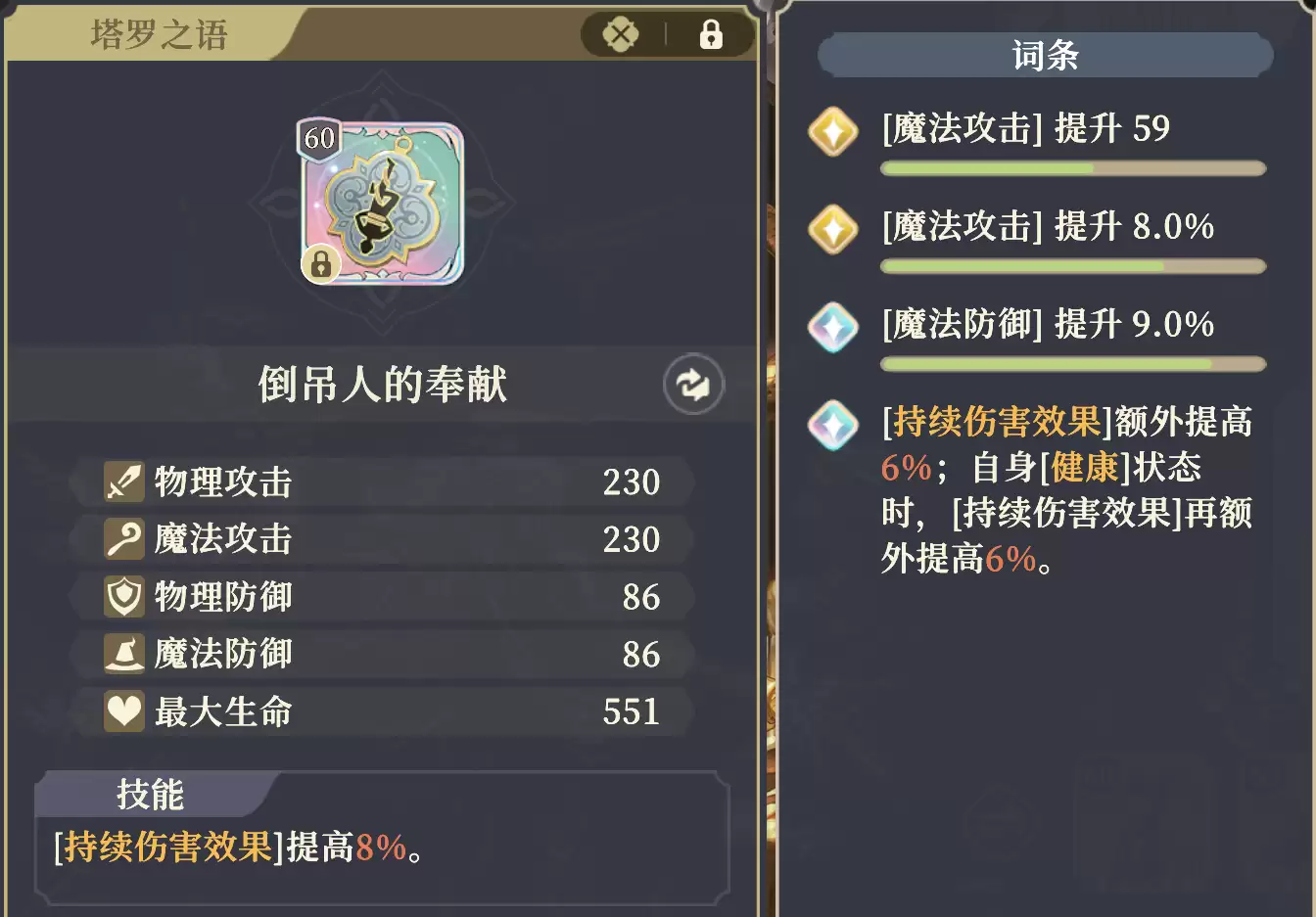This screenshot has width=1316, height=917.
Task: Select the gold diamond beside 魔法攻击 提升 59
Action: pyautogui.click(x=832, y=129)
